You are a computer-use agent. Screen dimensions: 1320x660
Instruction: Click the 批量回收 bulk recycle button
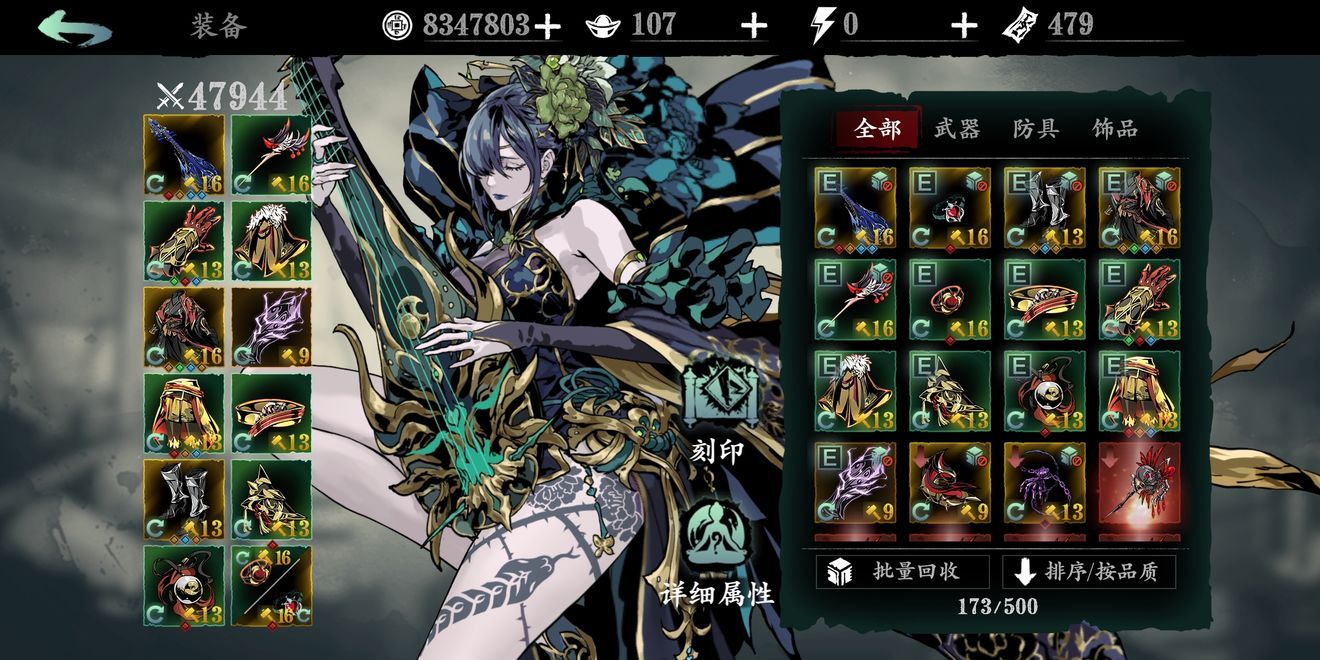pos(902,572)
